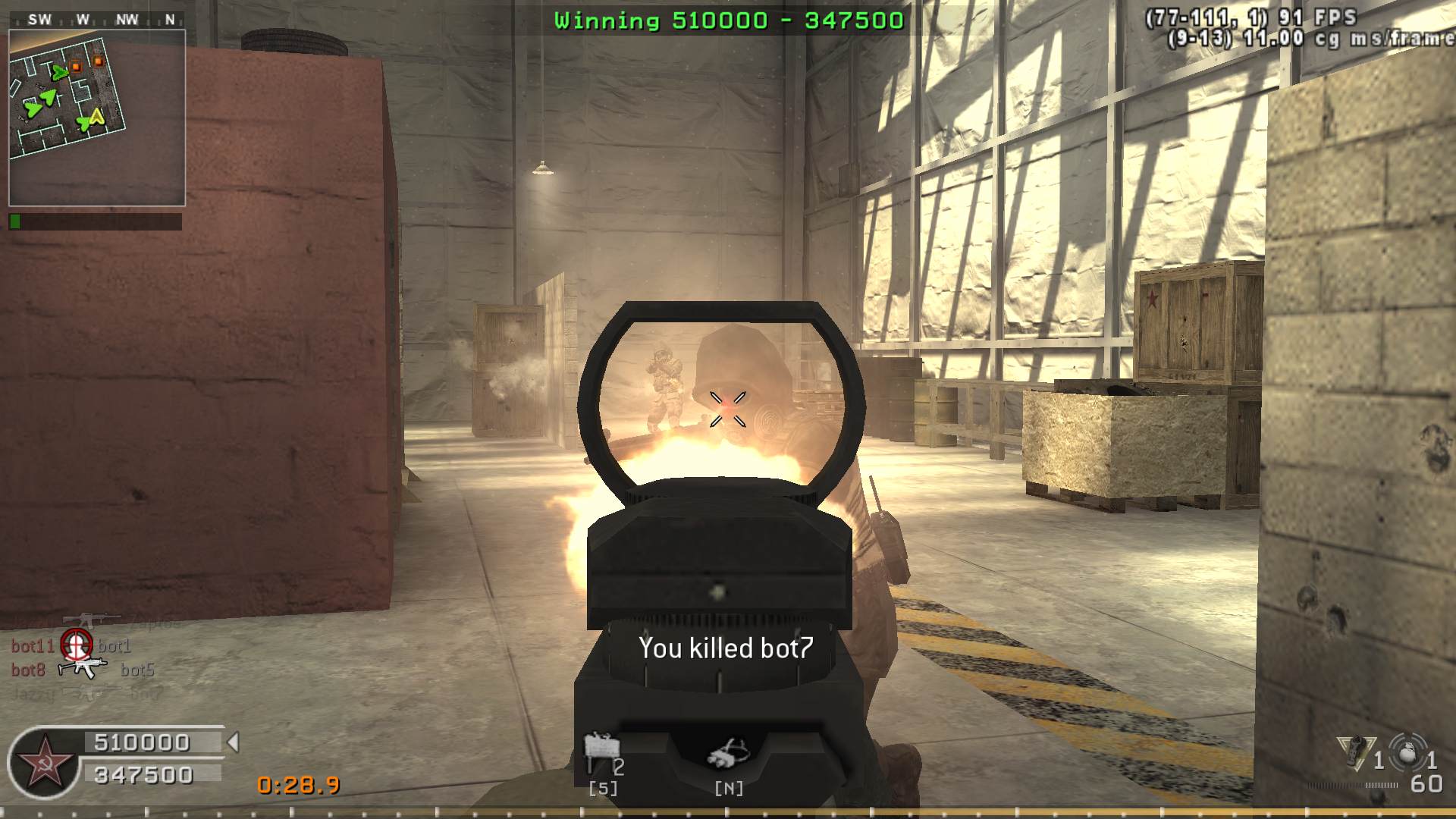Toggle the night vision goggles icon

pos(728,753)
